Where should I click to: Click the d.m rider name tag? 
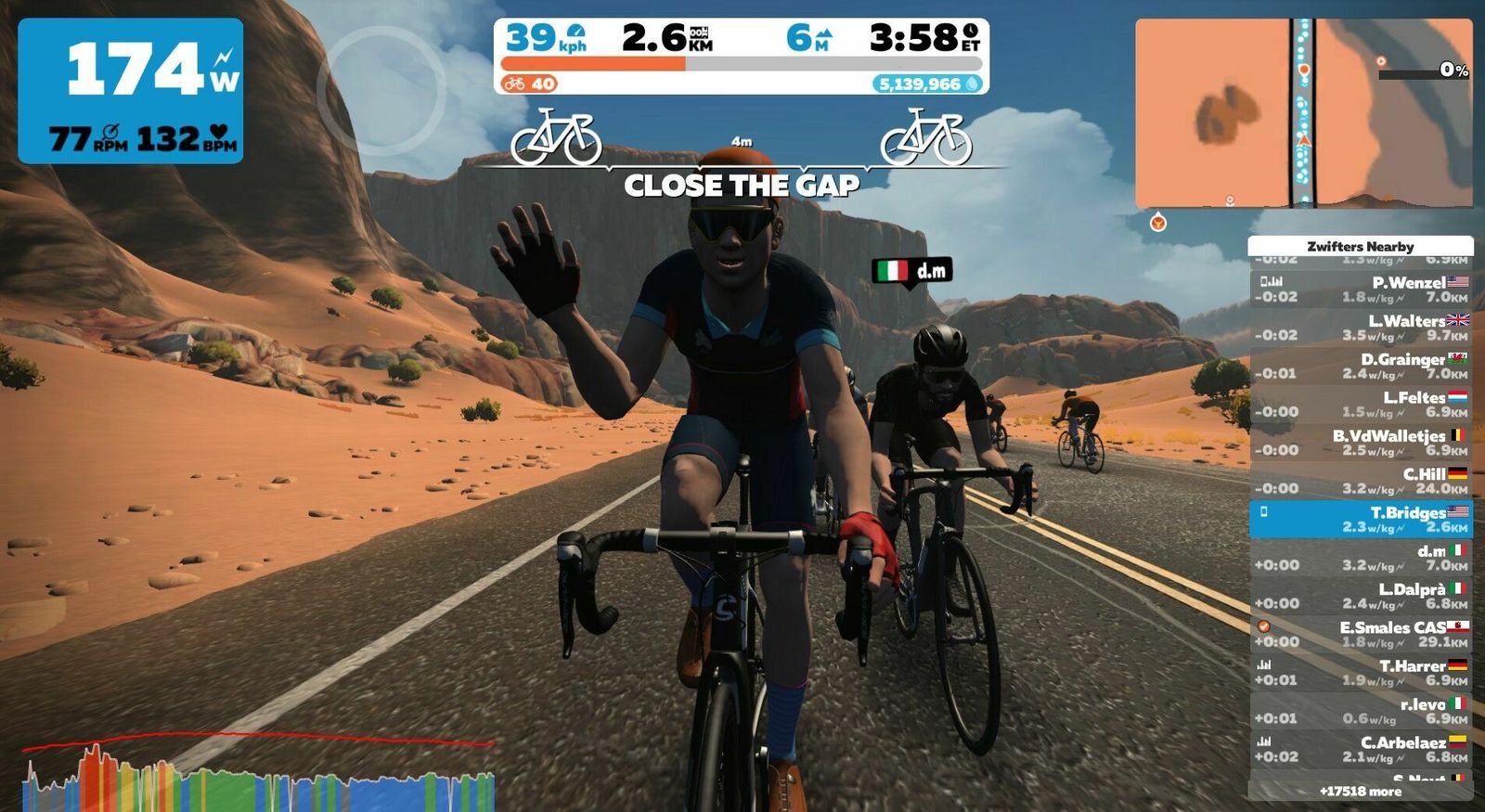[914, 271]
